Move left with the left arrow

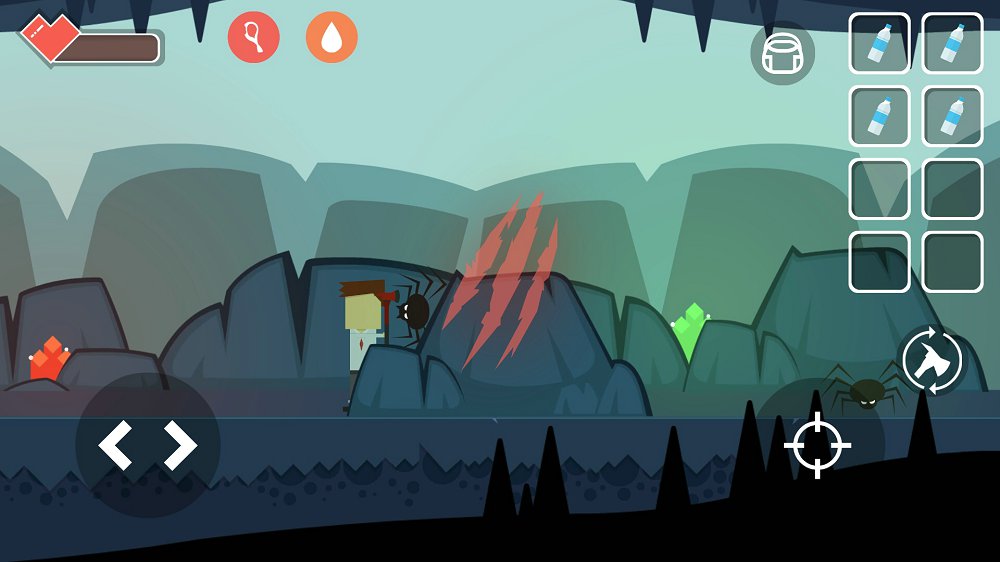(116, 445)
